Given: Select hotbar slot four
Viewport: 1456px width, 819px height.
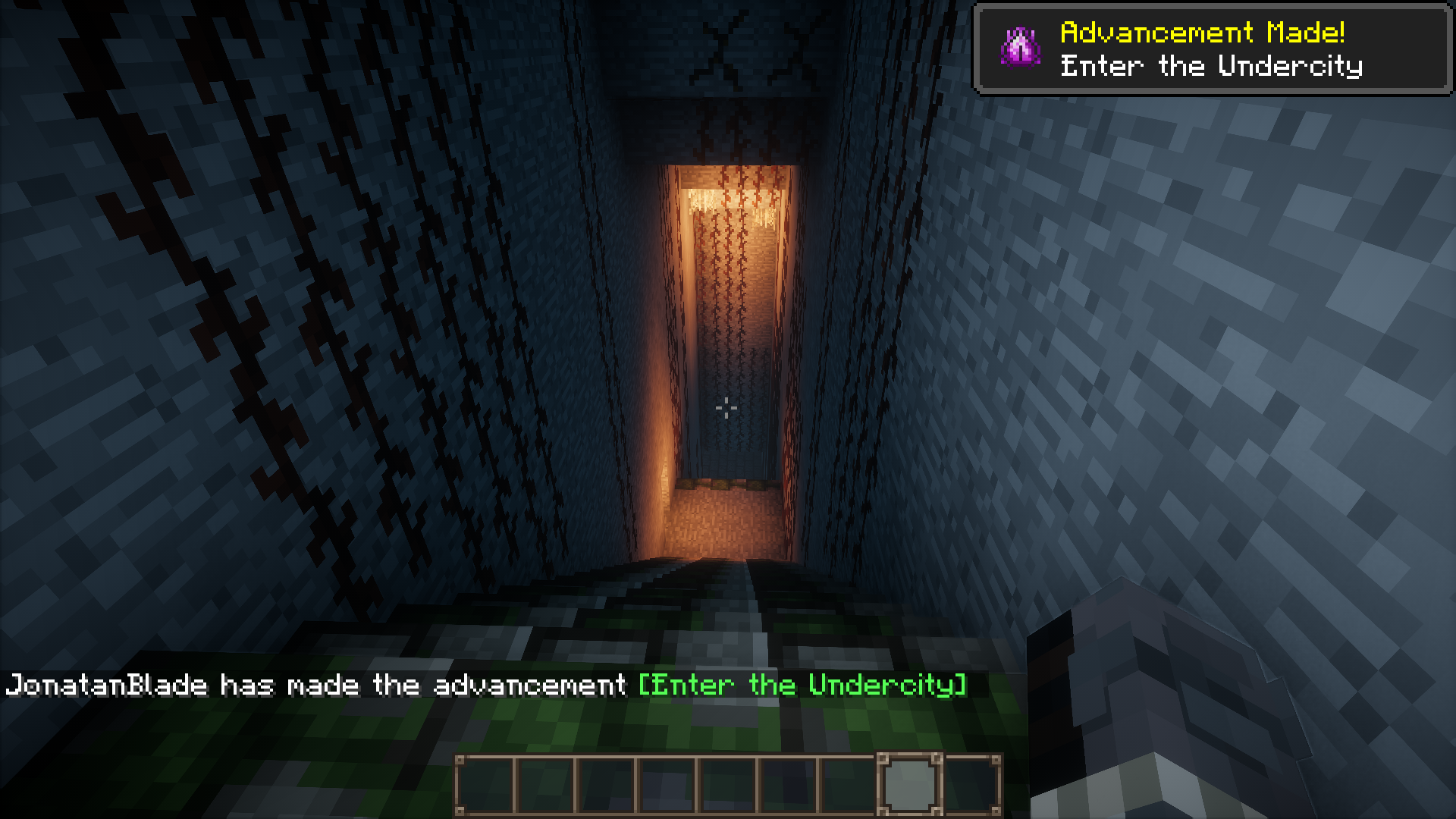Looking at the screenshot, I should [x=667, y=781].
